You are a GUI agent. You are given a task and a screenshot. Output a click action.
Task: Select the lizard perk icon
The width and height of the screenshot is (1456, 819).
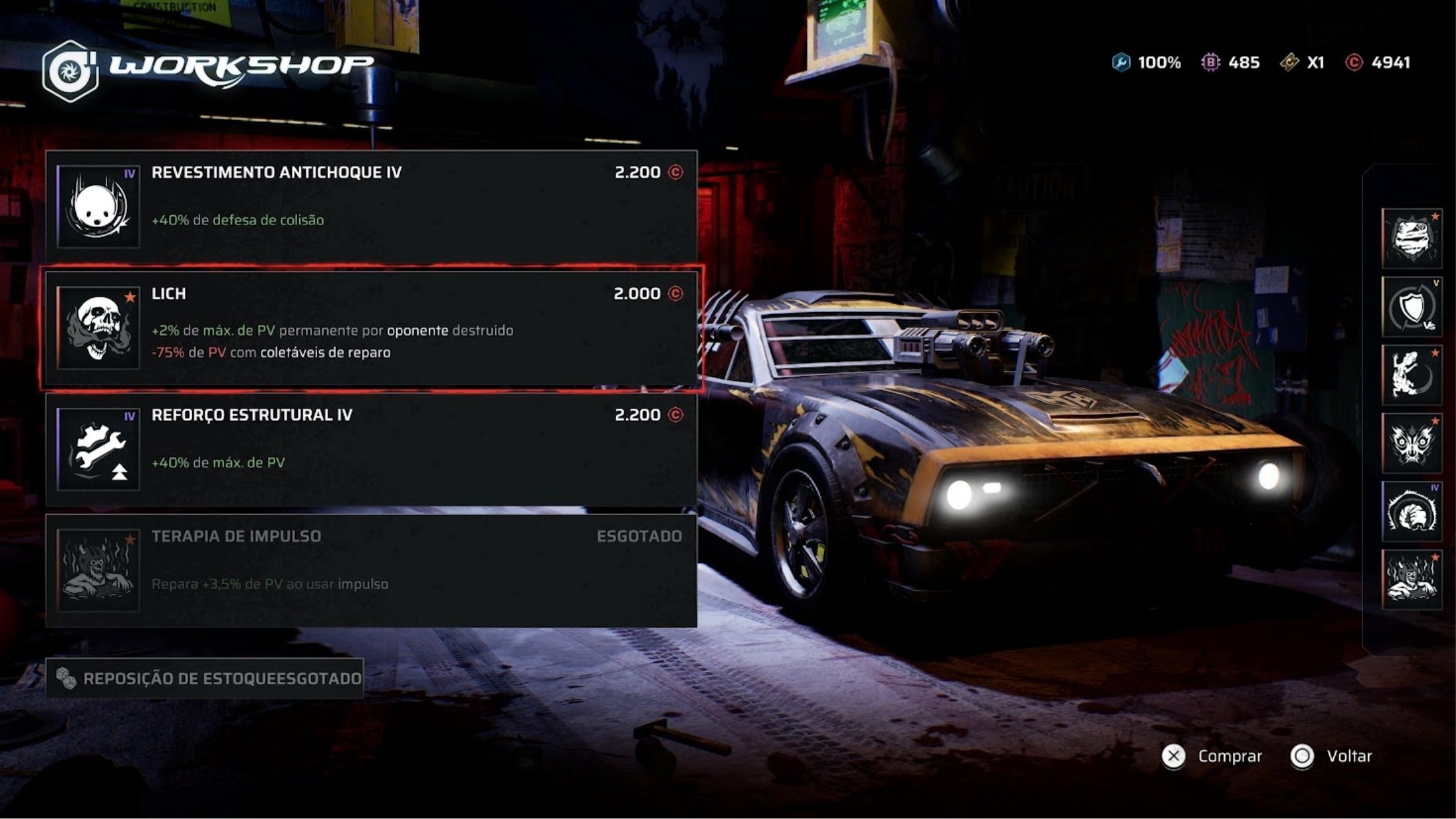pos(1412,375)
